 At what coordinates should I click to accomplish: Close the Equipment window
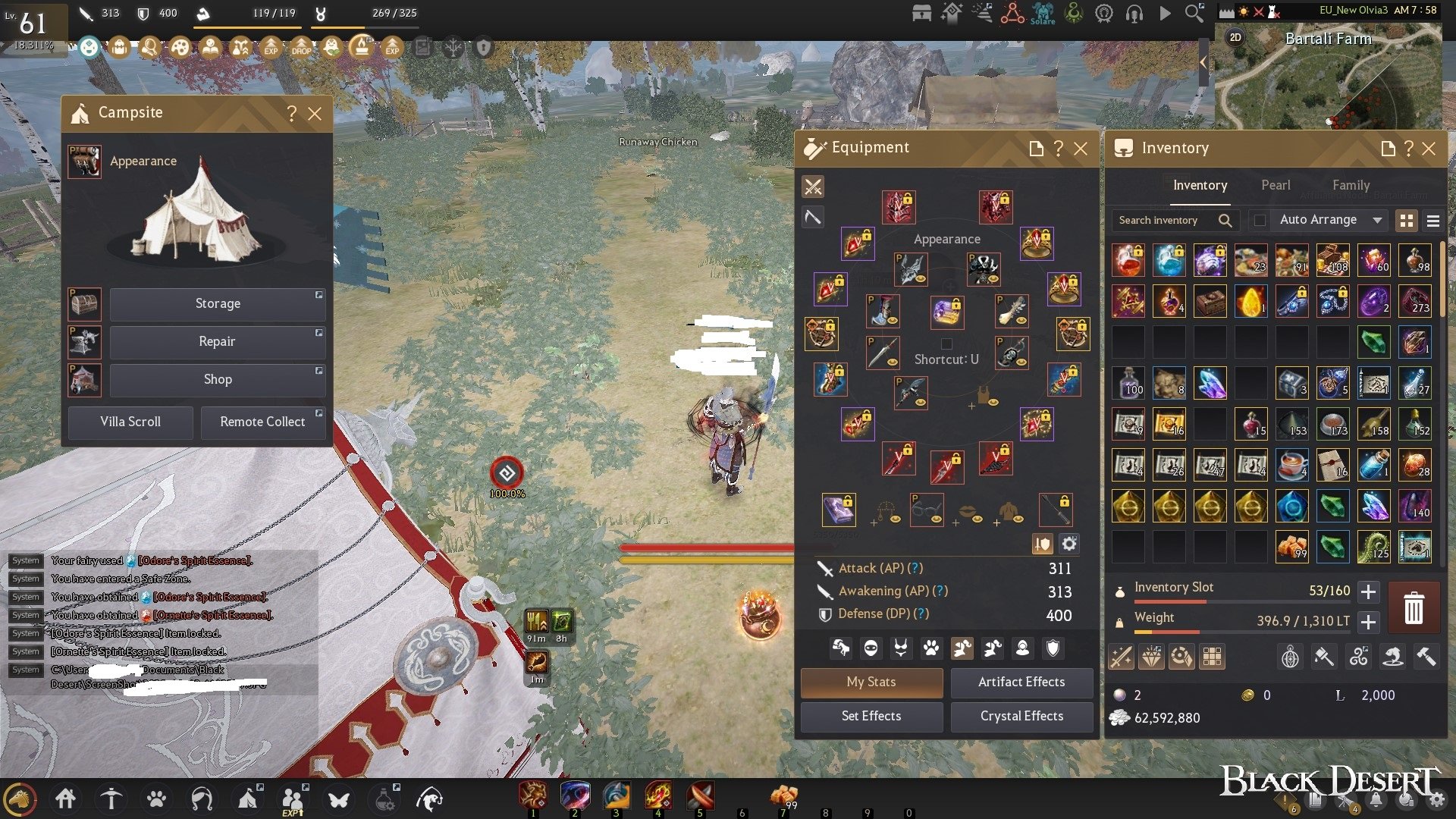coord(1081,149)
